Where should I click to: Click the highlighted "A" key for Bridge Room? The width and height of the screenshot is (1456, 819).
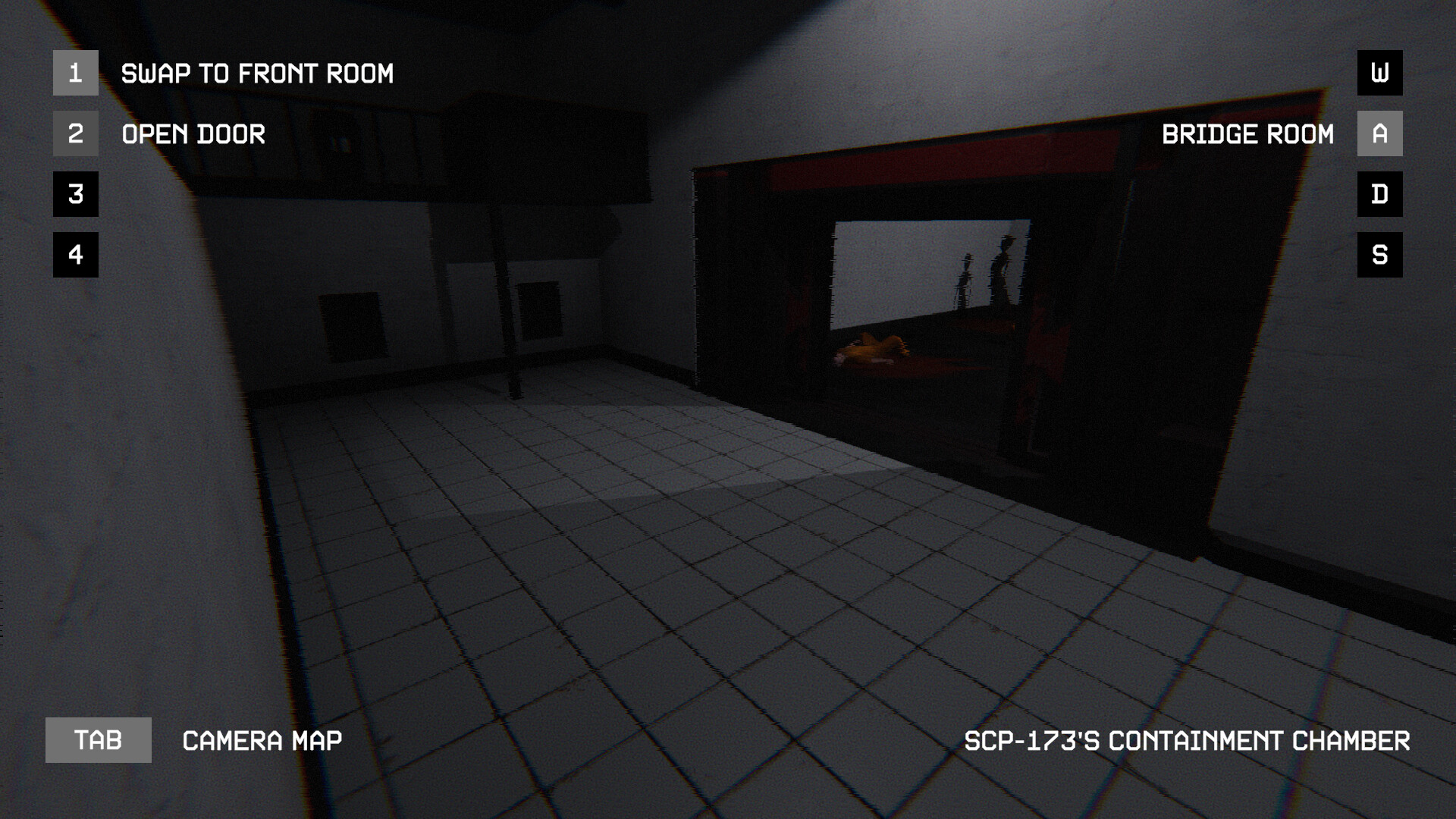(x=1379, y=134)
